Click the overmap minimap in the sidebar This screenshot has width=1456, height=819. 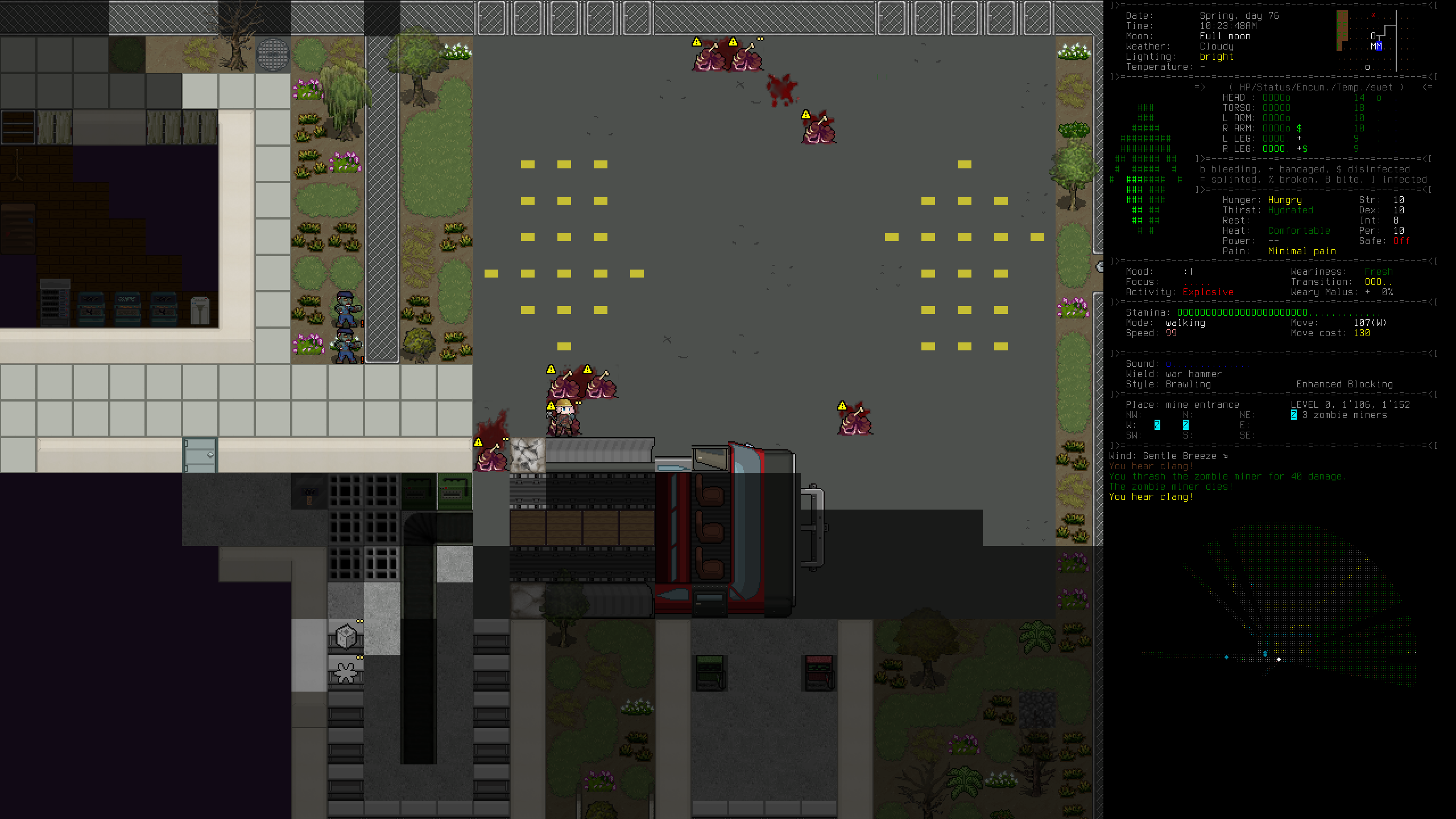click(x=1374, y=41)
